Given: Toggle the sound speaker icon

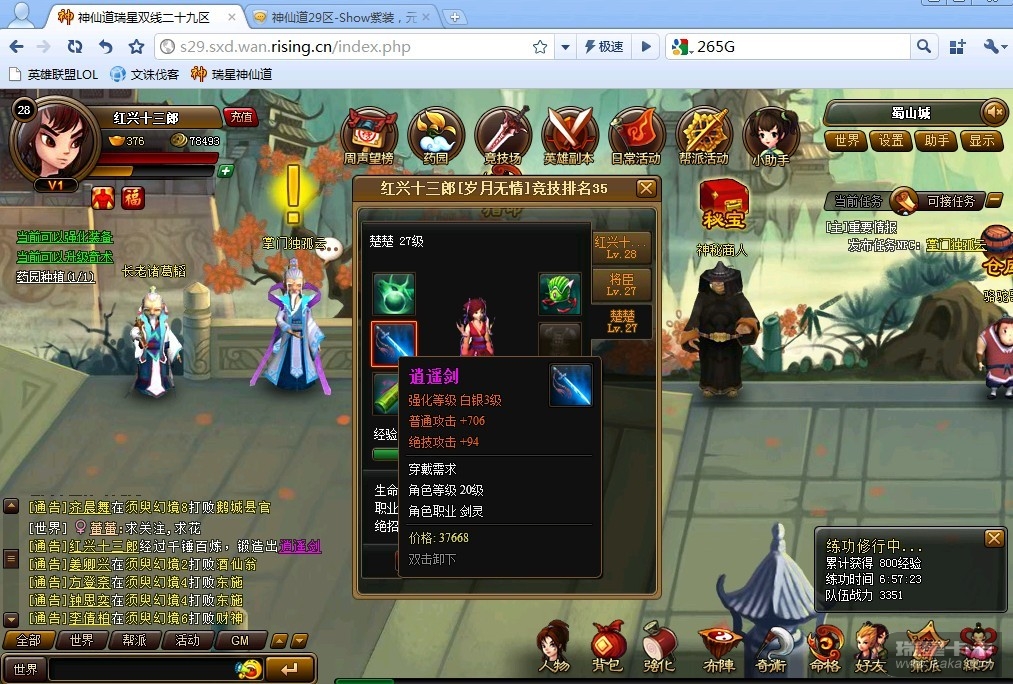Looking at the screenshot, I should [993, 112].
